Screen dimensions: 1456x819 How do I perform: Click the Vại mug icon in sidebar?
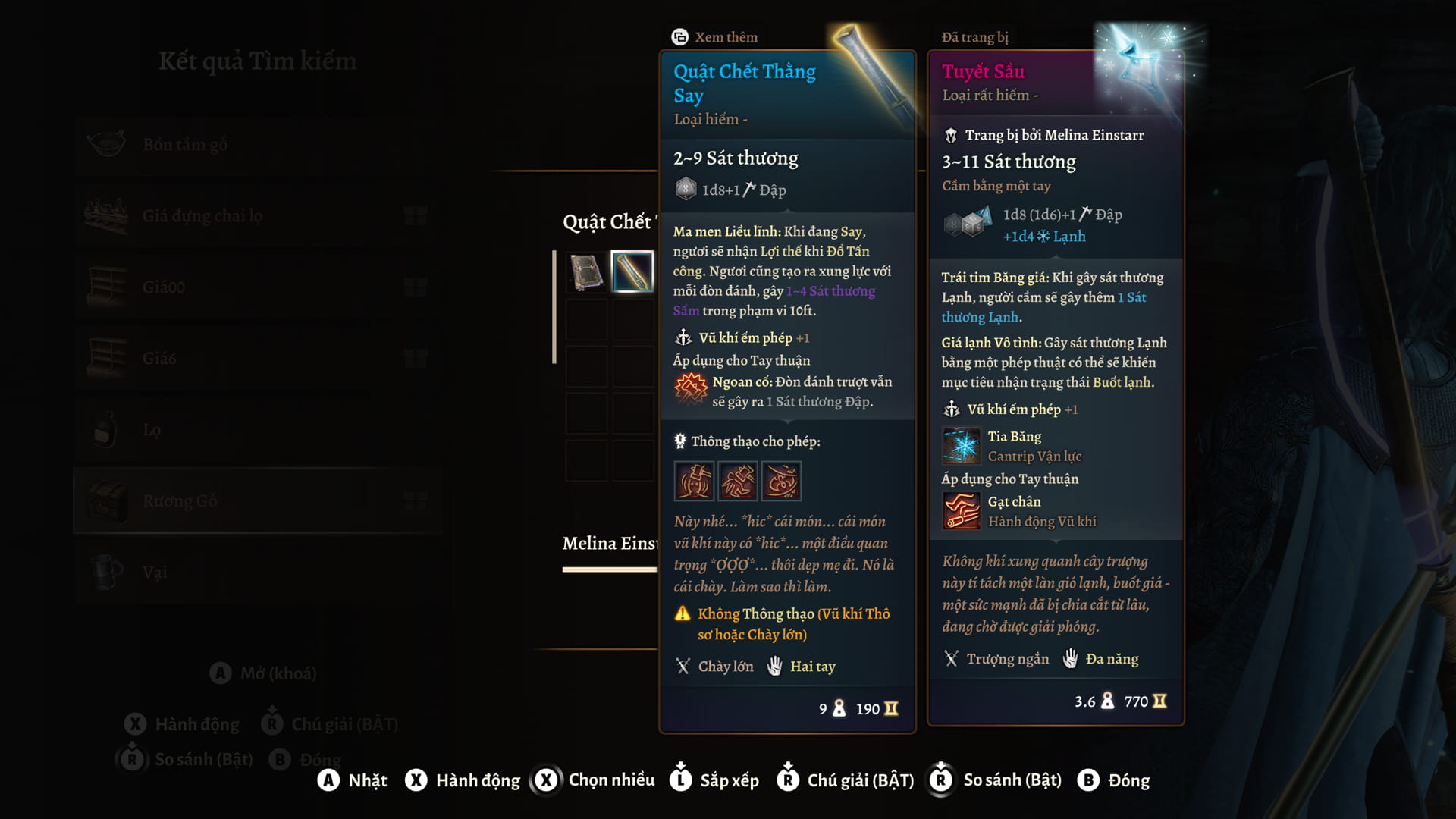(108, 572)
